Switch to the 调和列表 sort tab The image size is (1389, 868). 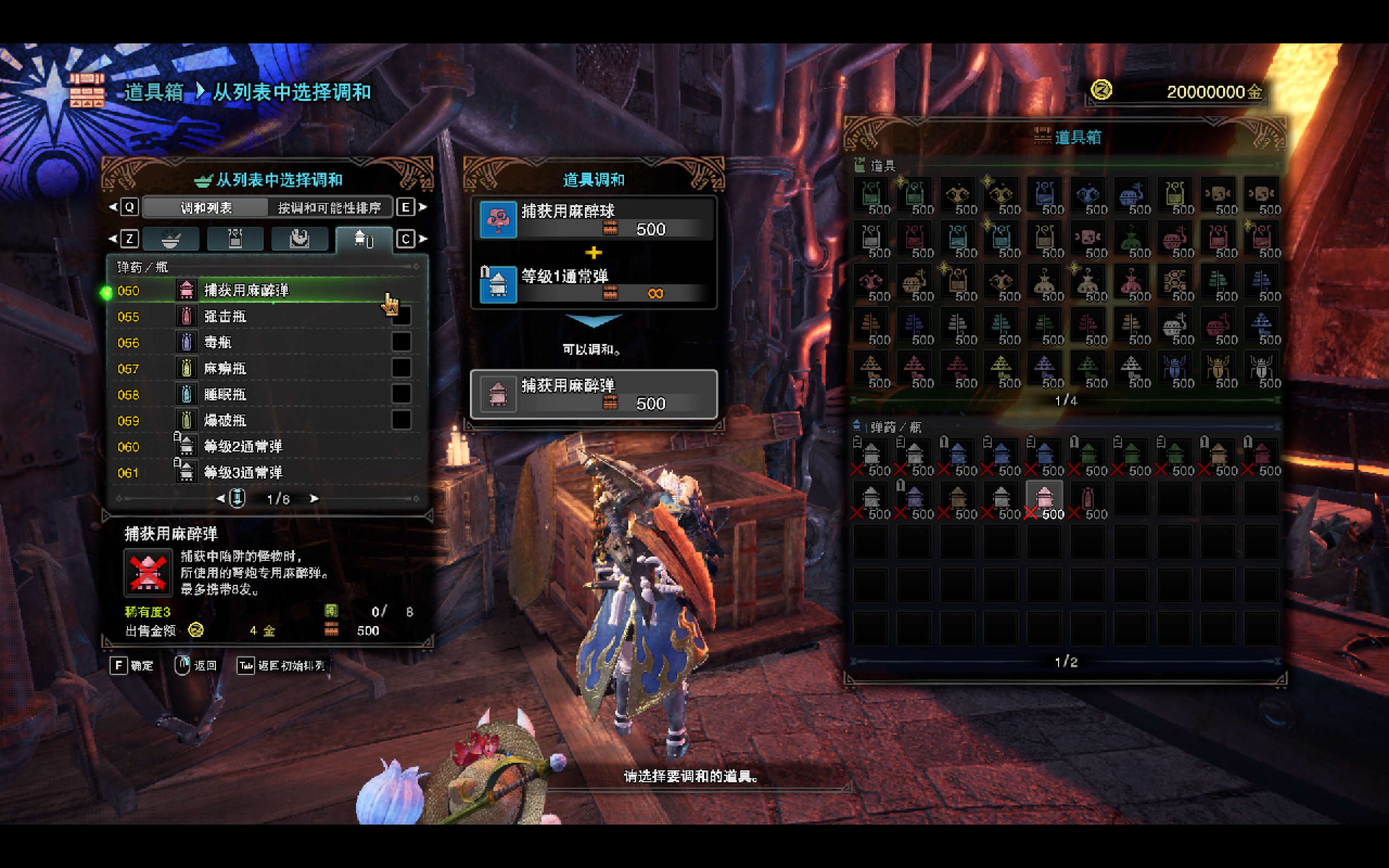click(206, 208)
